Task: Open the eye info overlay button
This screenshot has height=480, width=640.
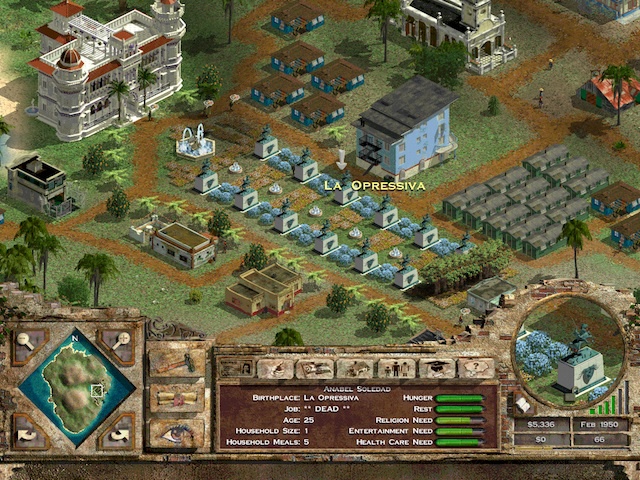Action: click(x=177, y=432)
